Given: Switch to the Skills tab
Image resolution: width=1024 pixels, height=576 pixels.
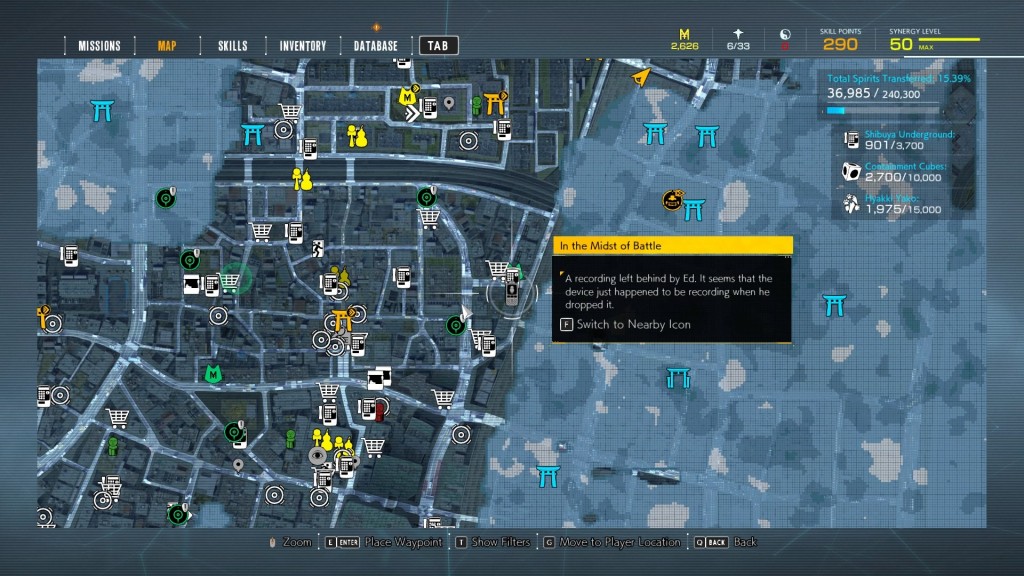Looking at the screenshot, I should point(232,46).
